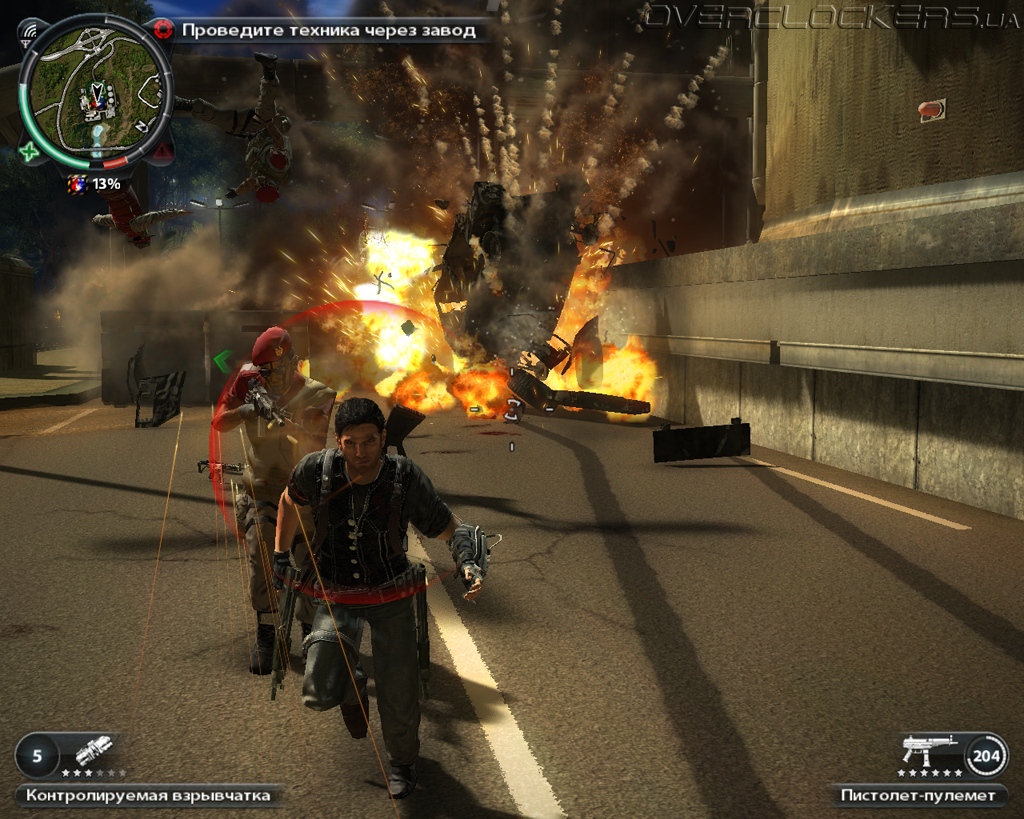Click the chaos percentage icon
Image resolution: width=1024 pixels, height=819 pixels.
(x=77, y=184)
